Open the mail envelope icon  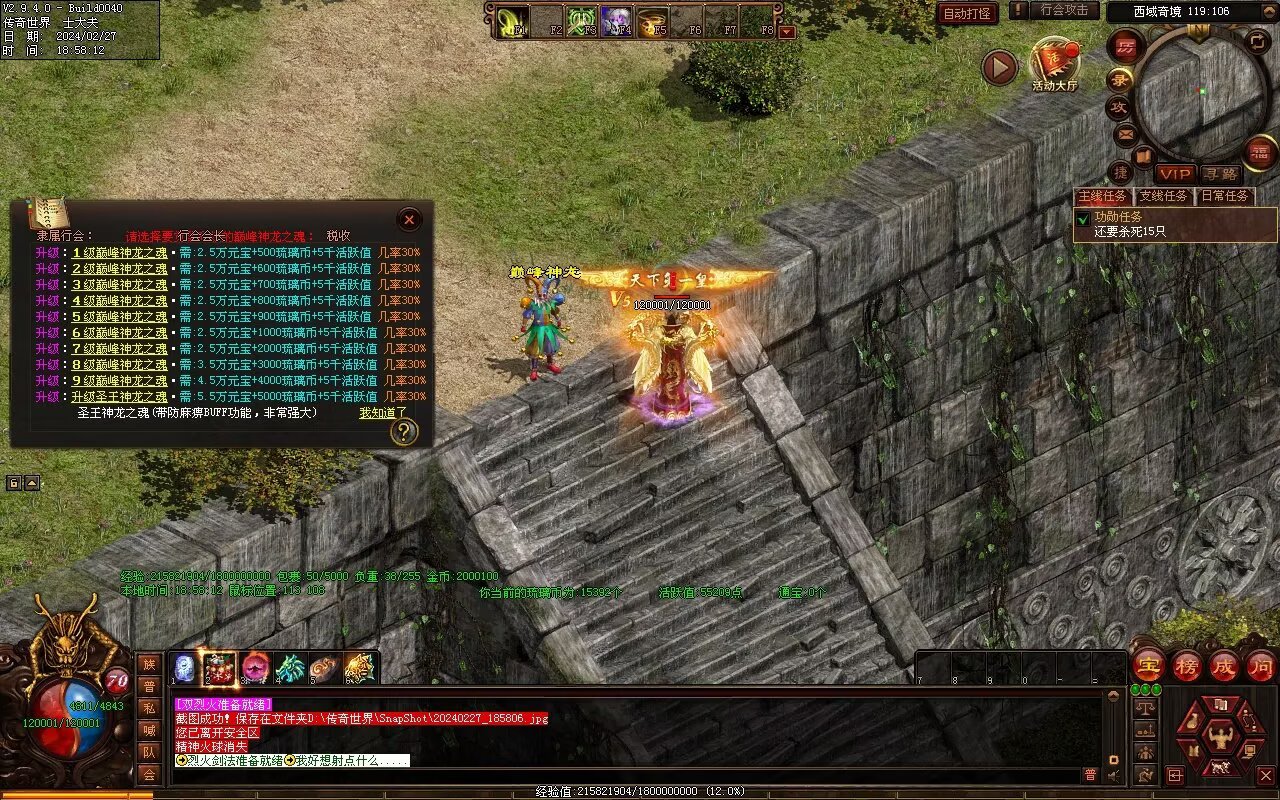1126,134
